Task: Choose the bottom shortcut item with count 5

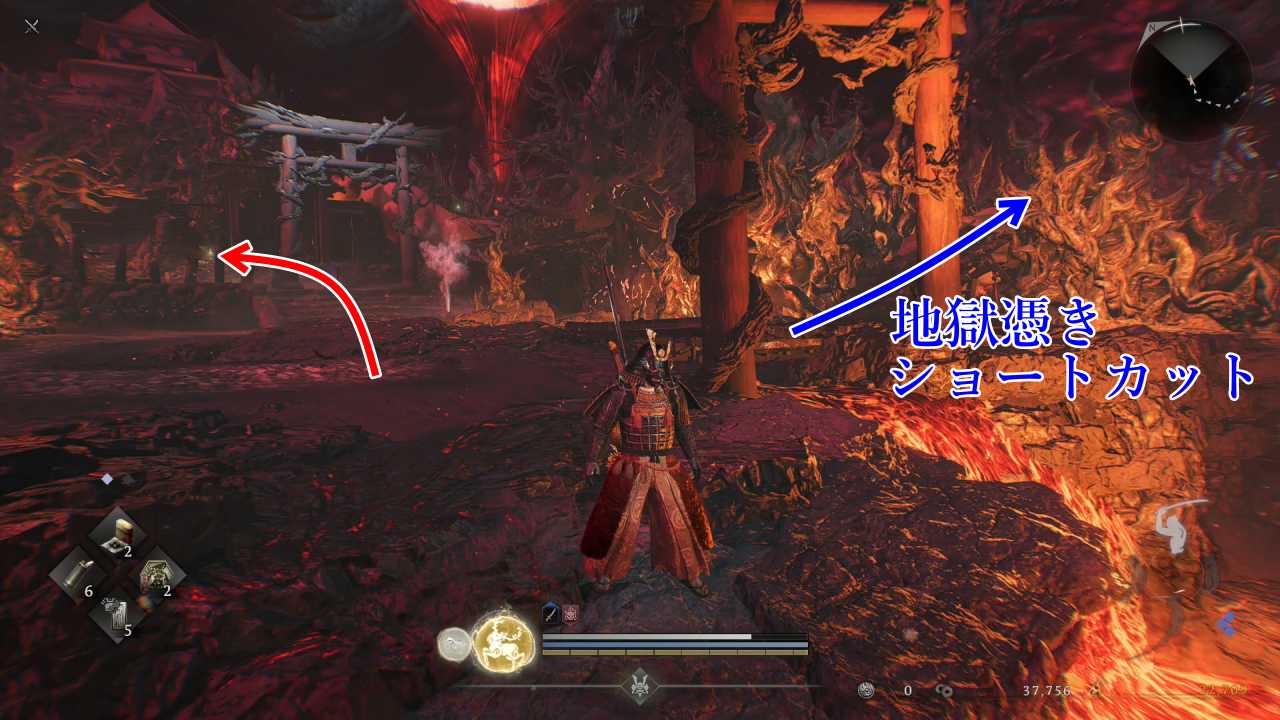Action: click(x=117, y=618)
